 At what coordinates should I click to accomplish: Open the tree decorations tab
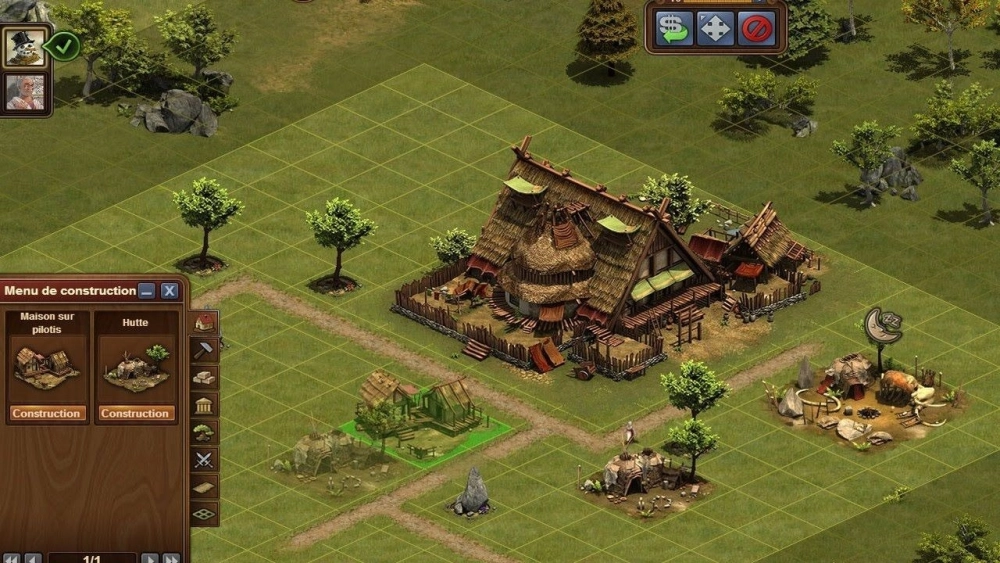(x=204, y=432)
